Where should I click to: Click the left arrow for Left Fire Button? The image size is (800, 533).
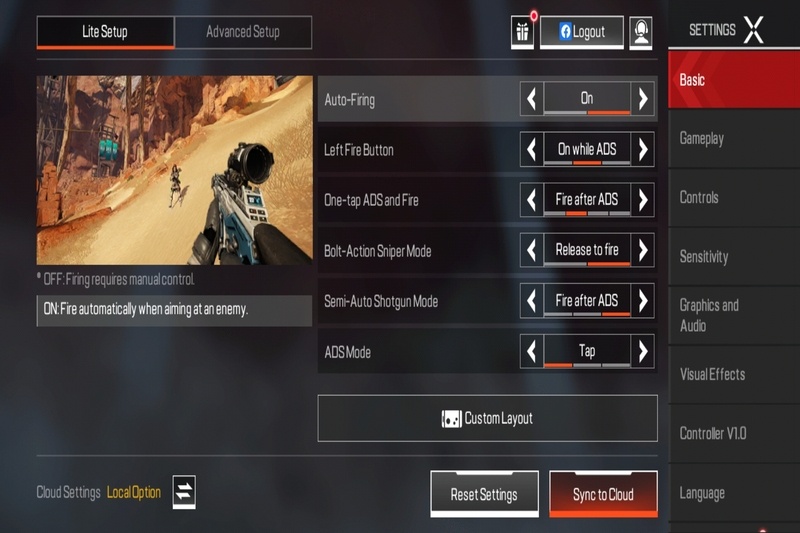tap(532, 149)
